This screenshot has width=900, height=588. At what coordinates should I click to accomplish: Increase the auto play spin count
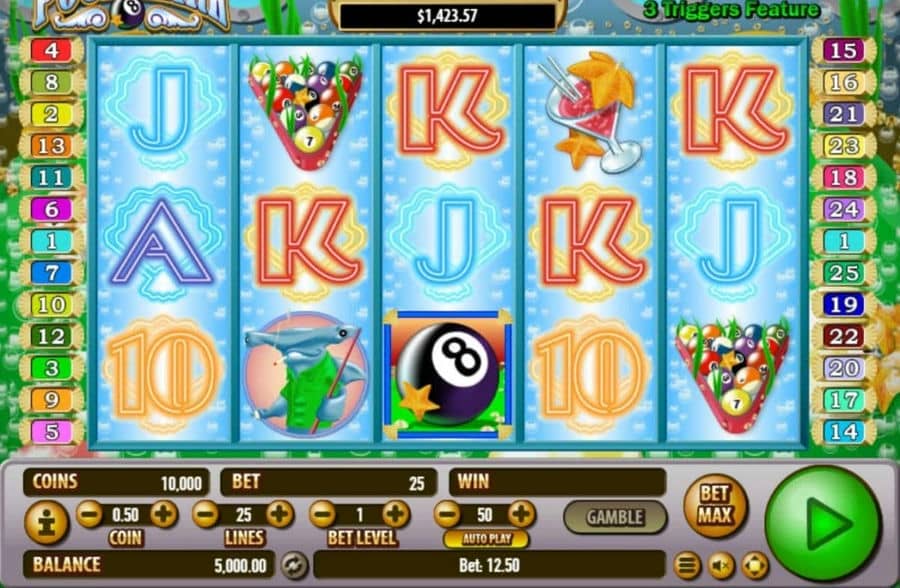pyautogui.click(x=521, y=515)
